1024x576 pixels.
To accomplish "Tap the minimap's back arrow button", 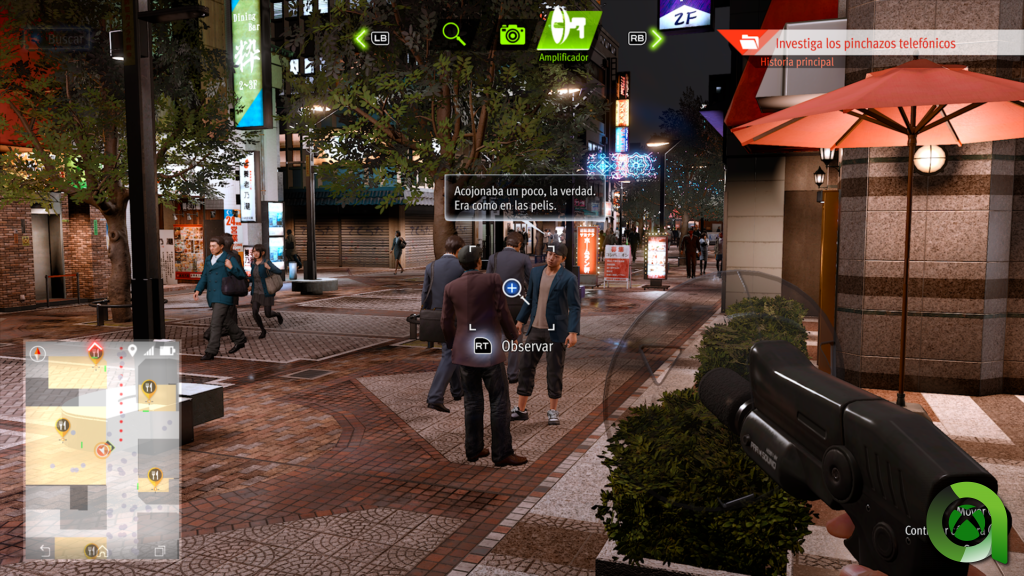I will (x=44, y=550).
